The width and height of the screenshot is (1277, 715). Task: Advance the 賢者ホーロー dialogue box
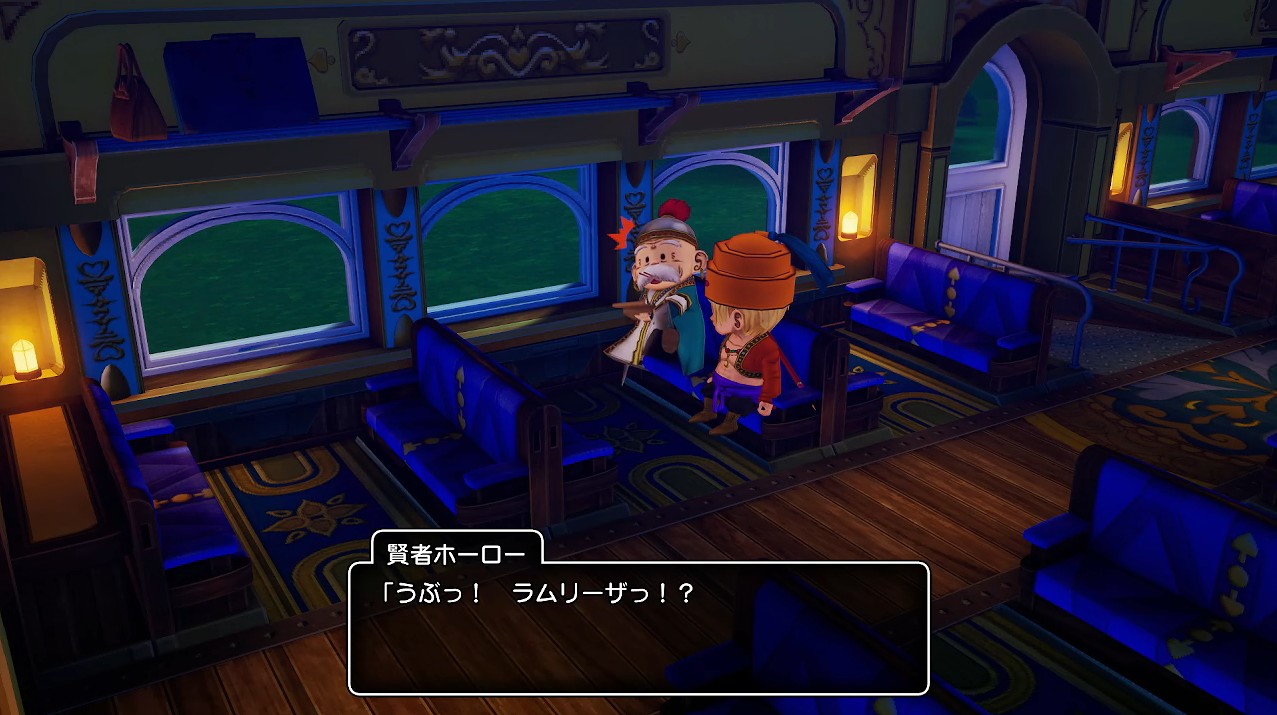(638, 628)
